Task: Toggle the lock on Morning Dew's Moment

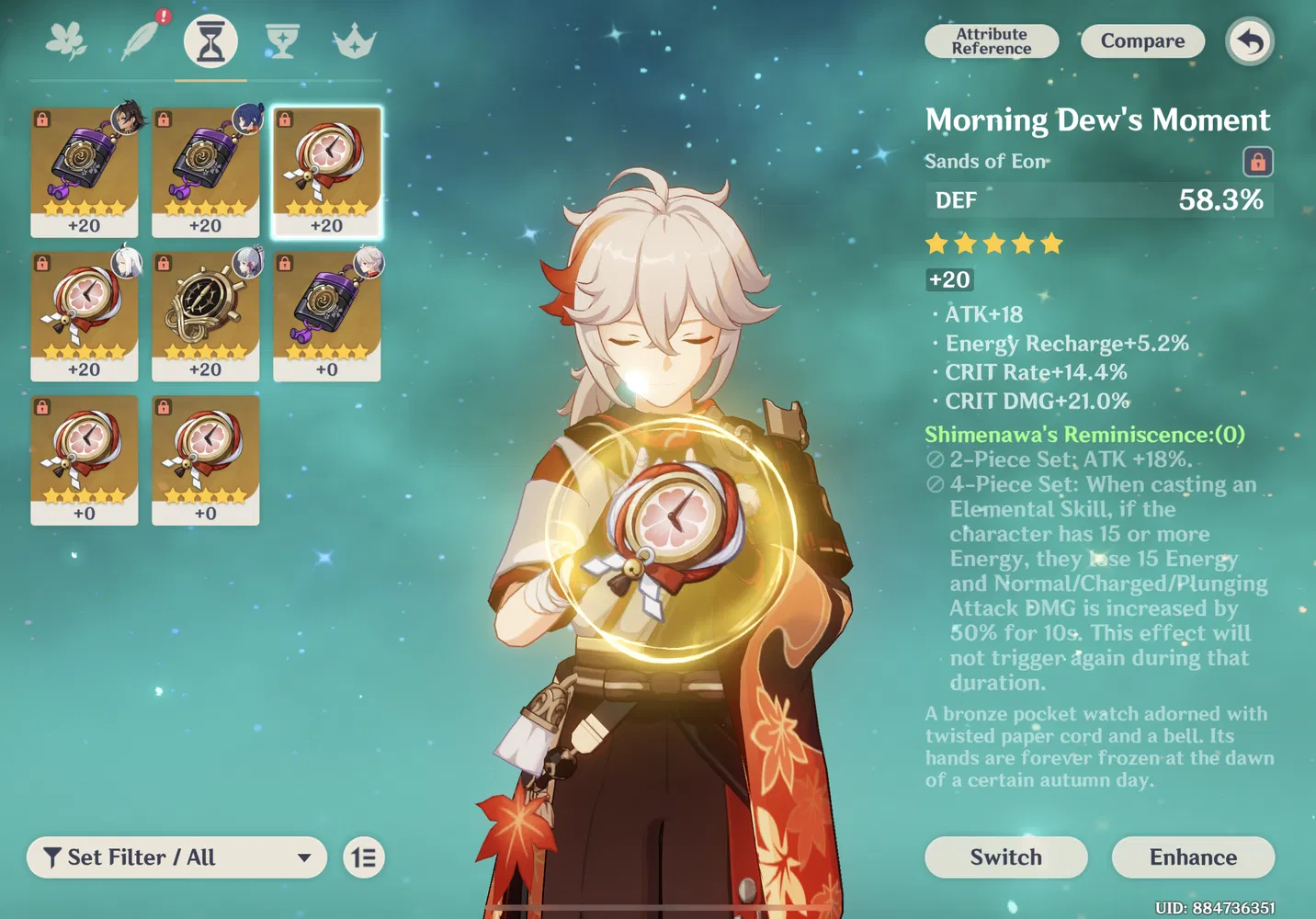Action: (1258, 161)
